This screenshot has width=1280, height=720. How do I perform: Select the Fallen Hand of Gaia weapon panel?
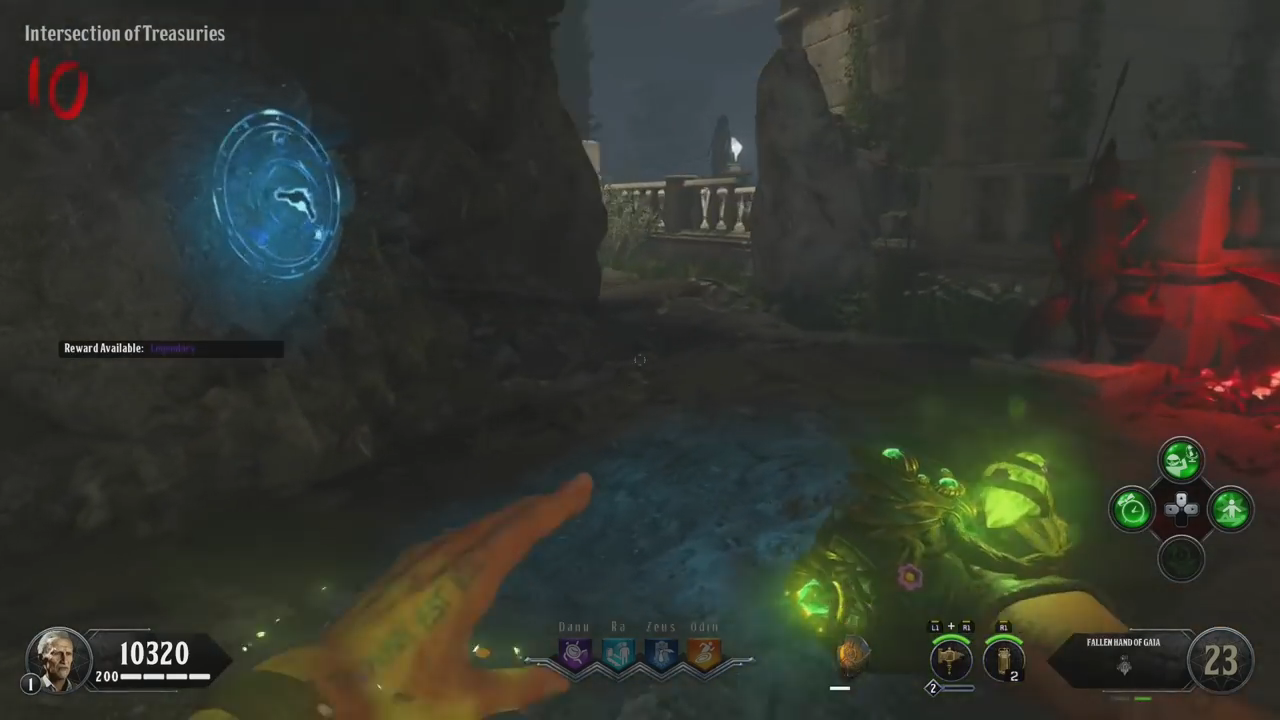tap(1123, 658)
